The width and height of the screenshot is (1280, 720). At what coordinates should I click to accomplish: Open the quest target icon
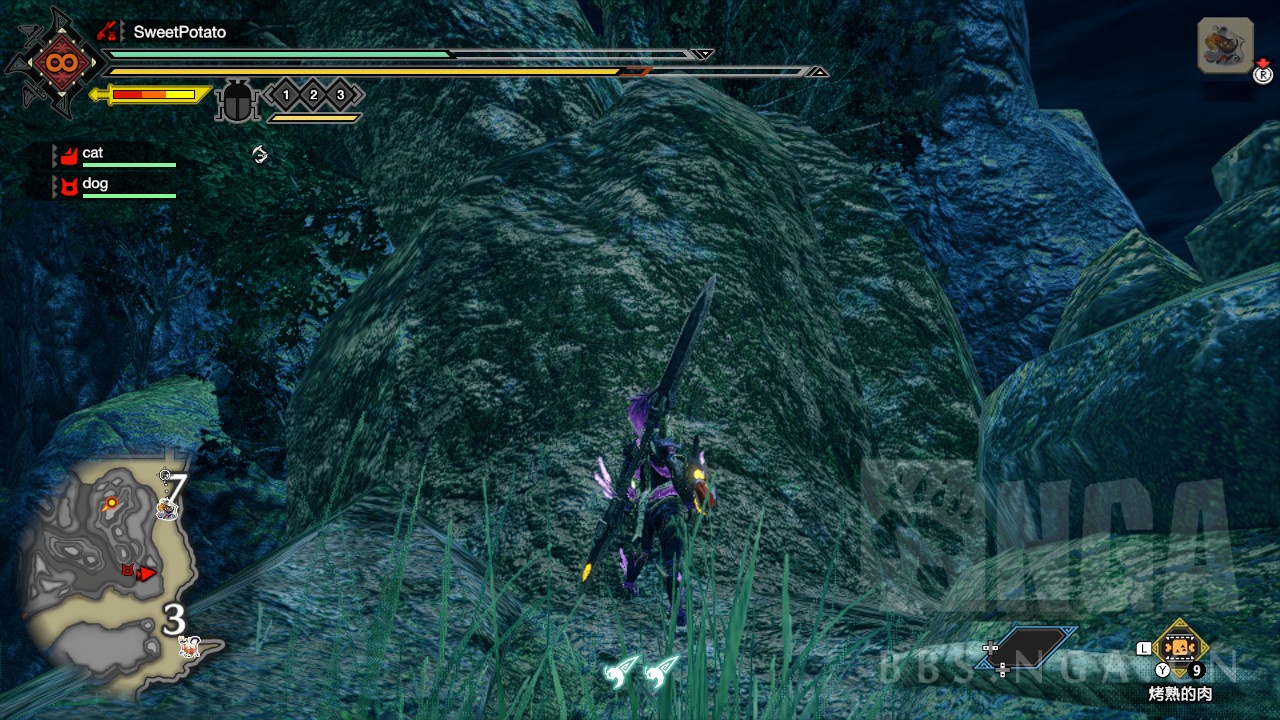(x=1225, y=46)
